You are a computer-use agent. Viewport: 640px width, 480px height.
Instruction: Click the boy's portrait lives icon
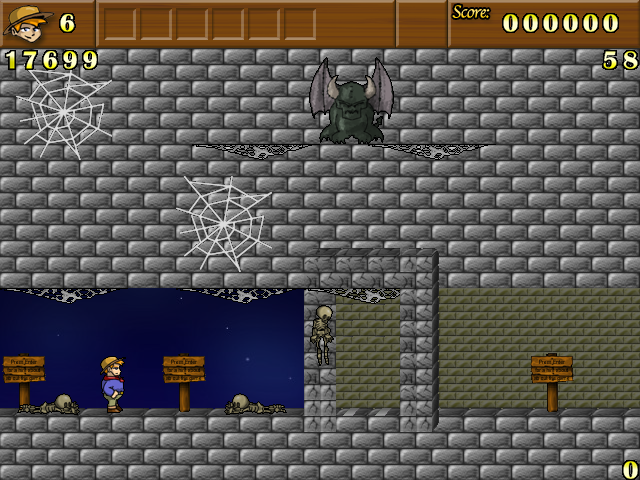pos(27,23)
